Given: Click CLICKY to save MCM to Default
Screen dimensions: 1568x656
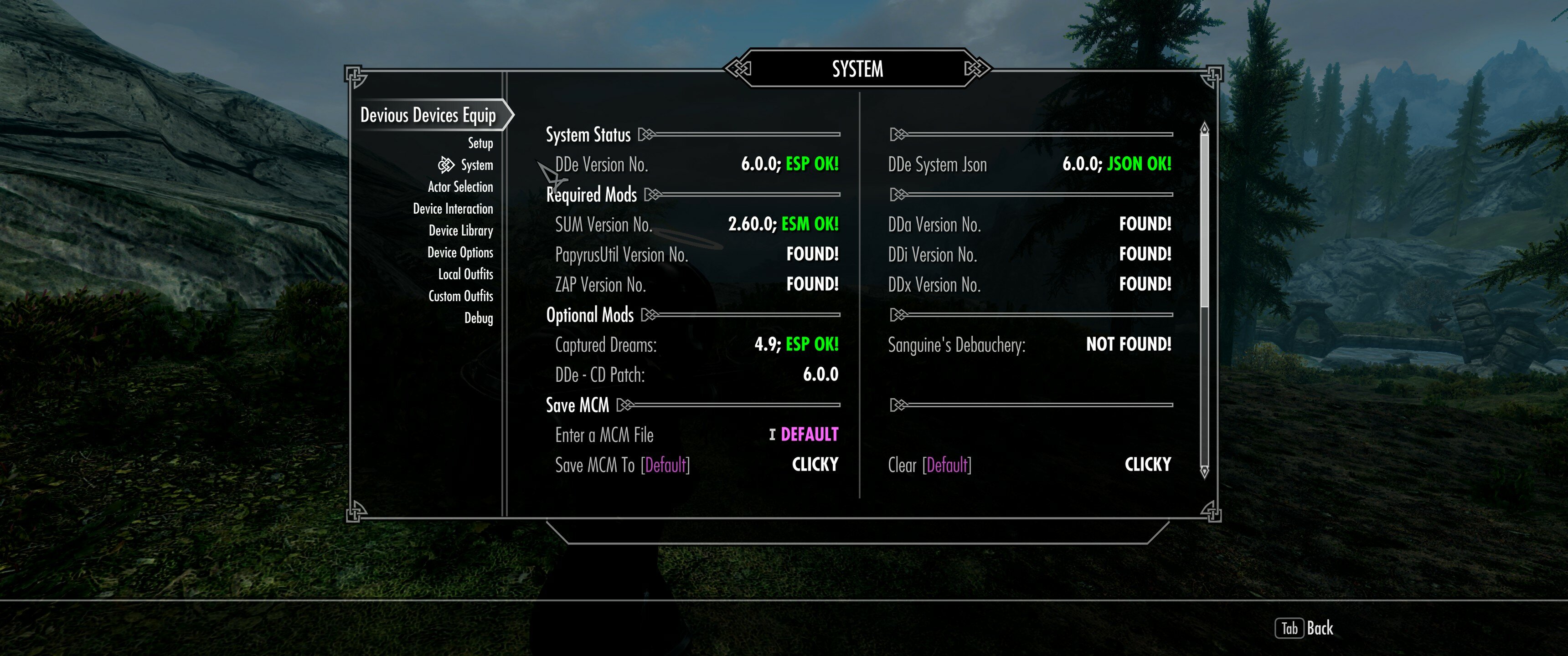Looking at the screenshot, I should point(815,464).
